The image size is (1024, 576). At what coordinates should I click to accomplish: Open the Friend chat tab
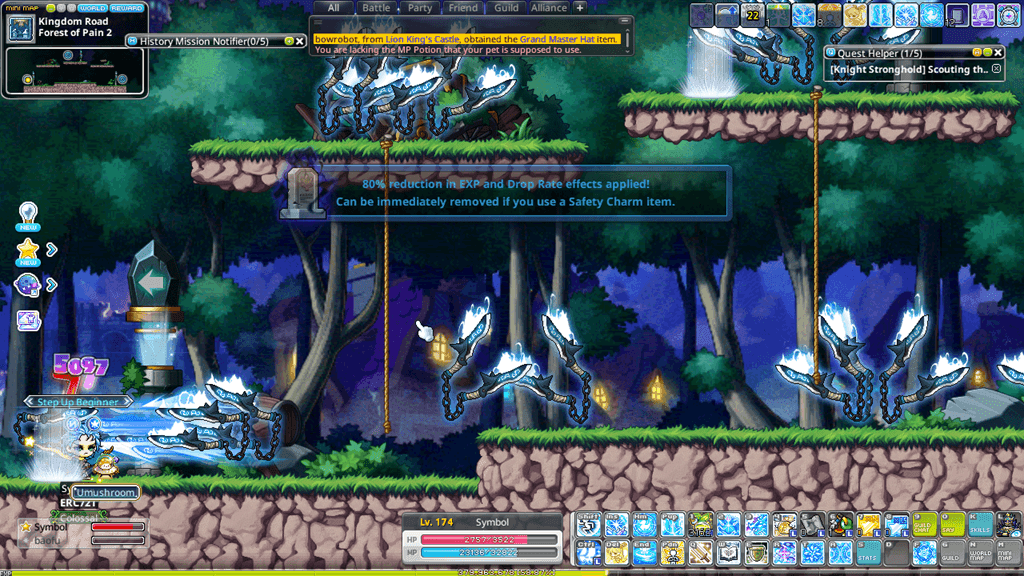463,8
